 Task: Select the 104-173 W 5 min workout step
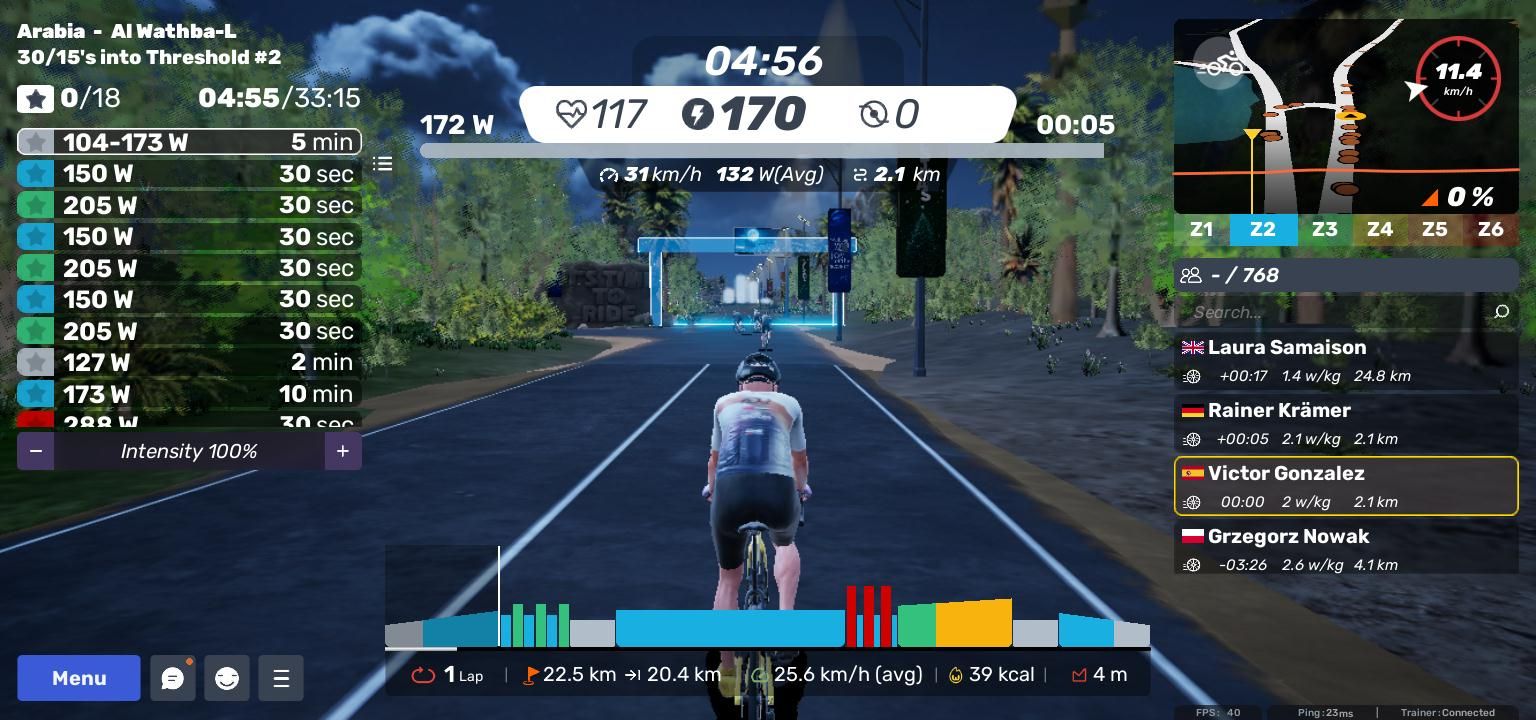(x=189, y=142)
